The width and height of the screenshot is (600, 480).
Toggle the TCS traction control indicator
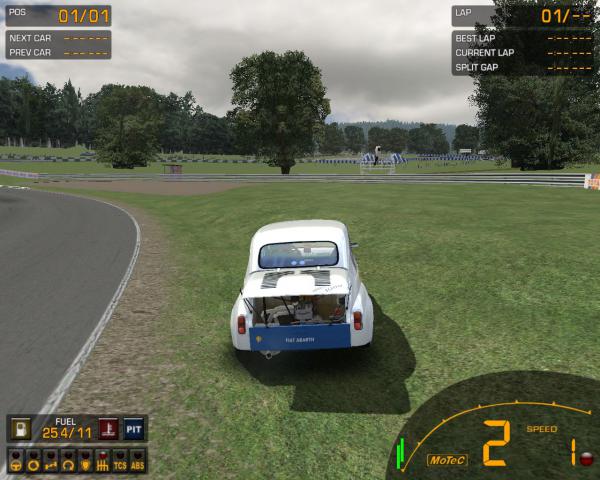click(119, 463)
